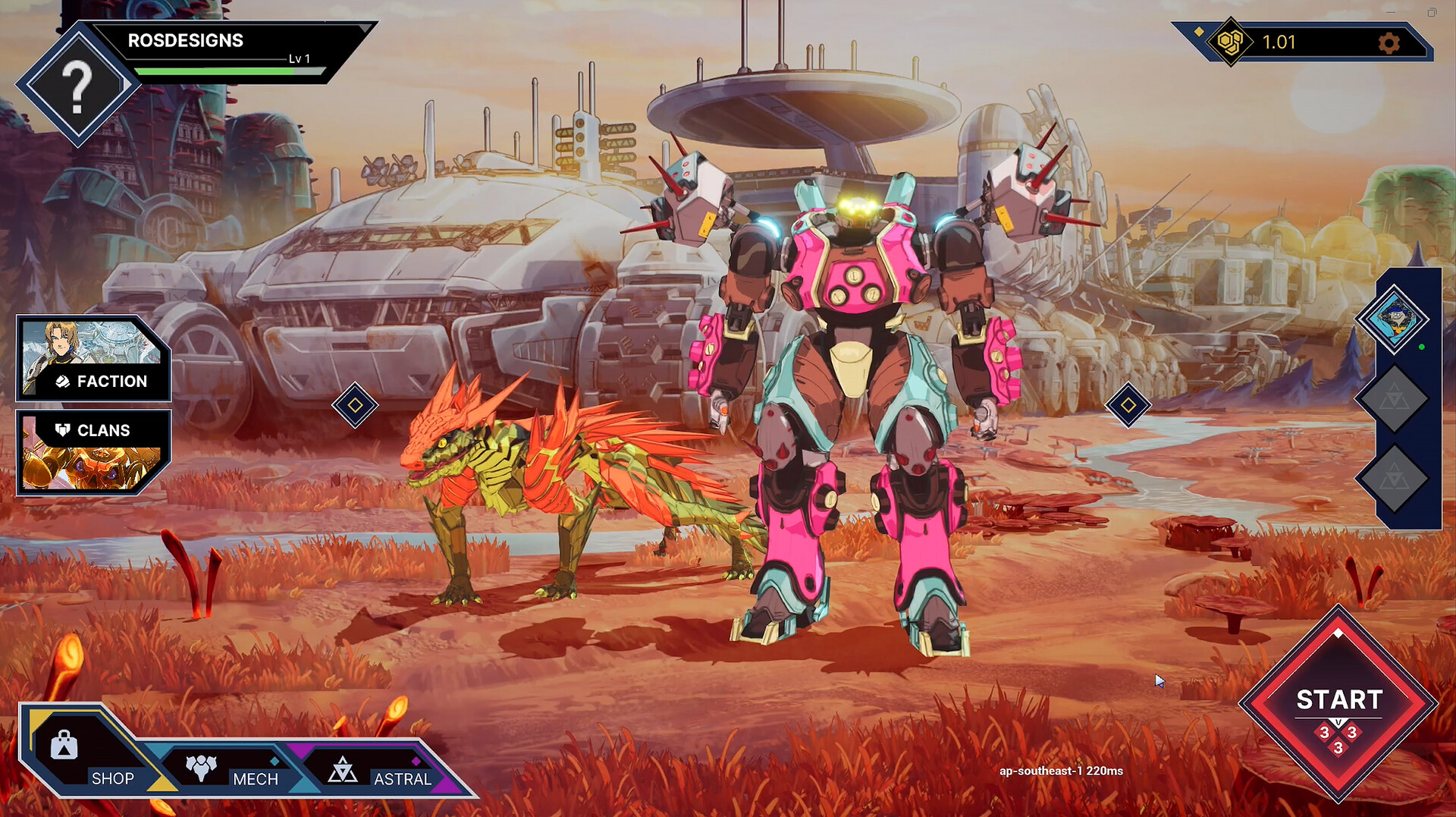Screen dimensions: 1456x817
Task: Click the honeycomb currency icon
Action: click(x=1231, y=42)
